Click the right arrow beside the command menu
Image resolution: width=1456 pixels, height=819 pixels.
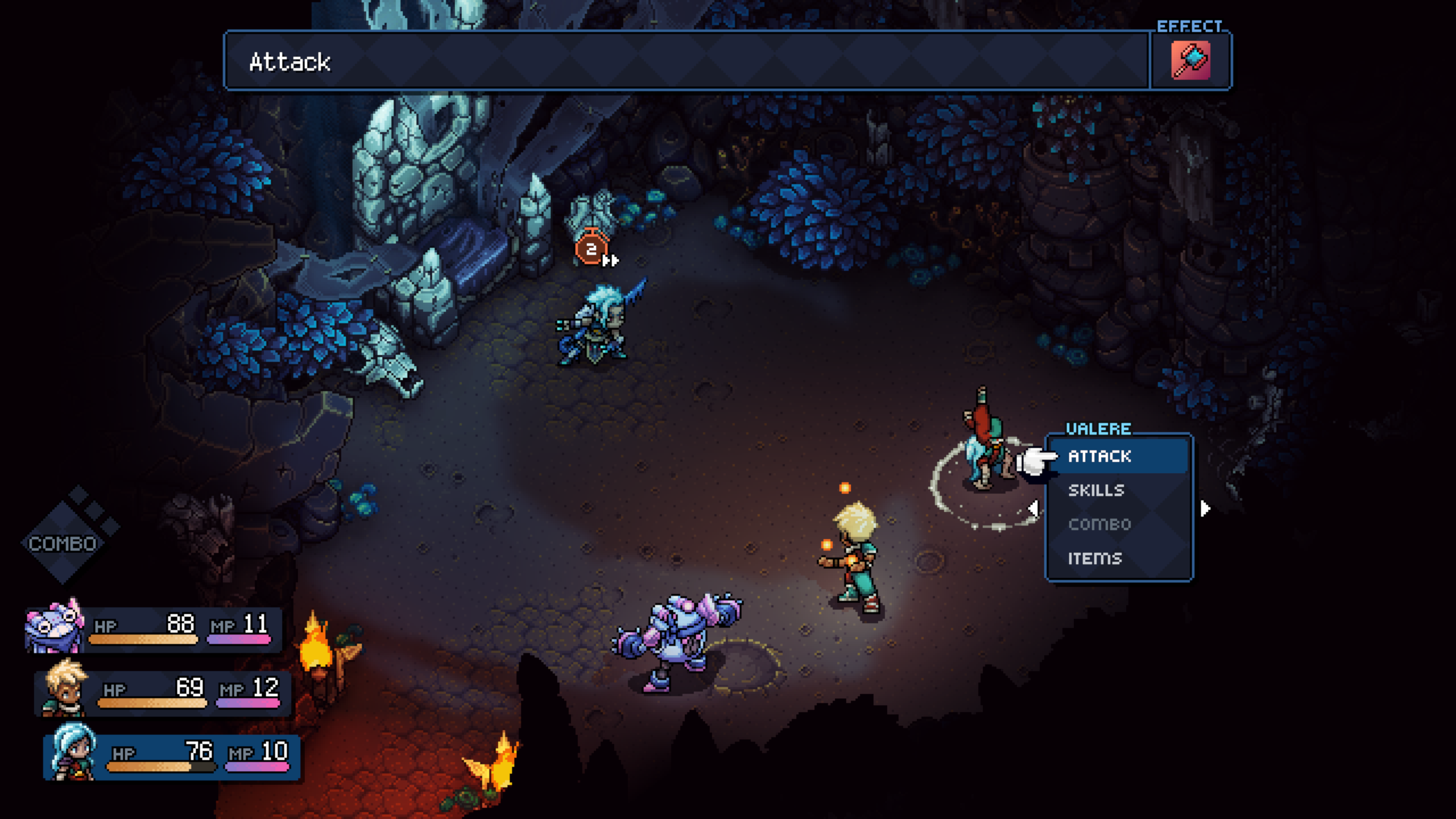click(1205, 508)
